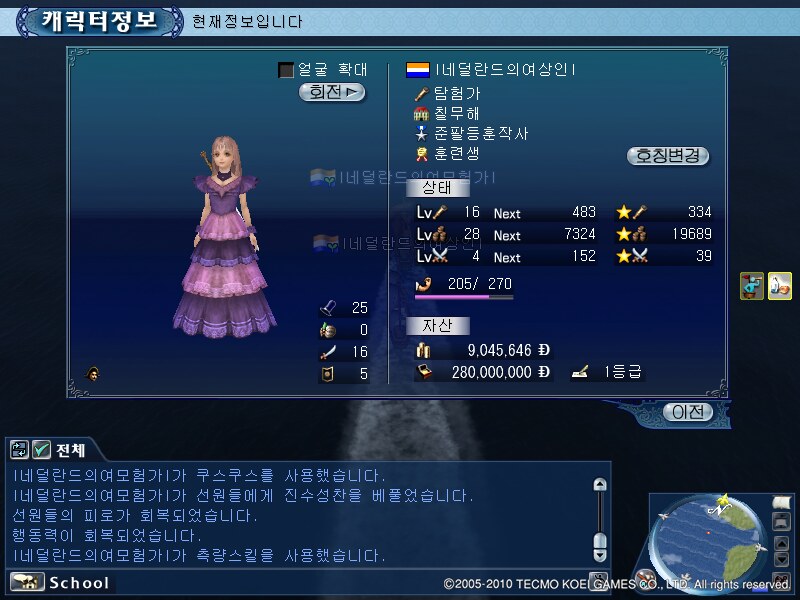Open the 호칭변경 title change button
The image size is (800, 600).
668,156
